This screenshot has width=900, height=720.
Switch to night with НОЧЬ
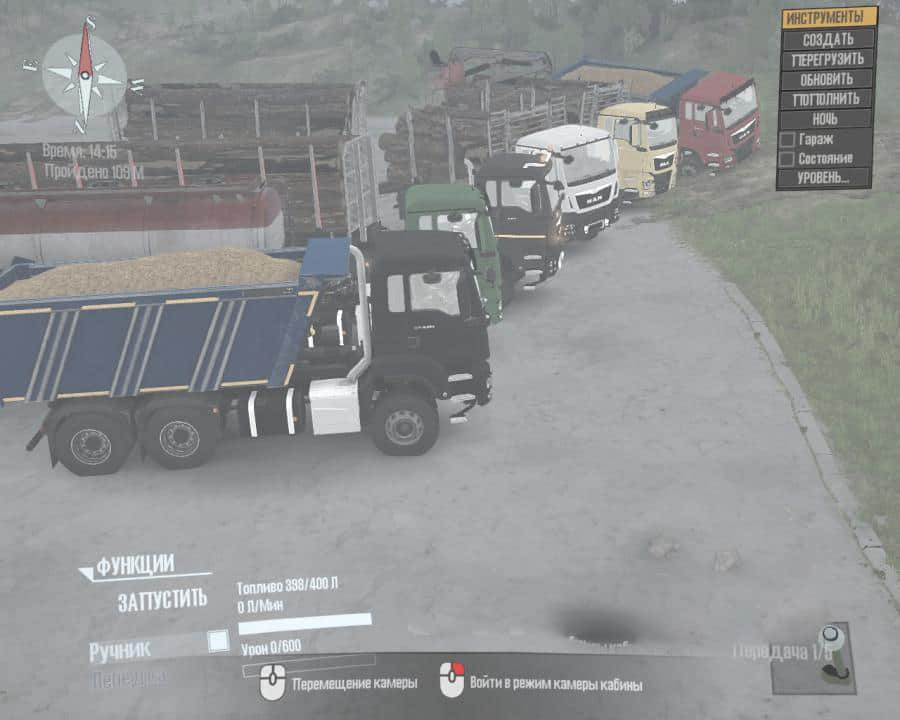tap(827, 119)
